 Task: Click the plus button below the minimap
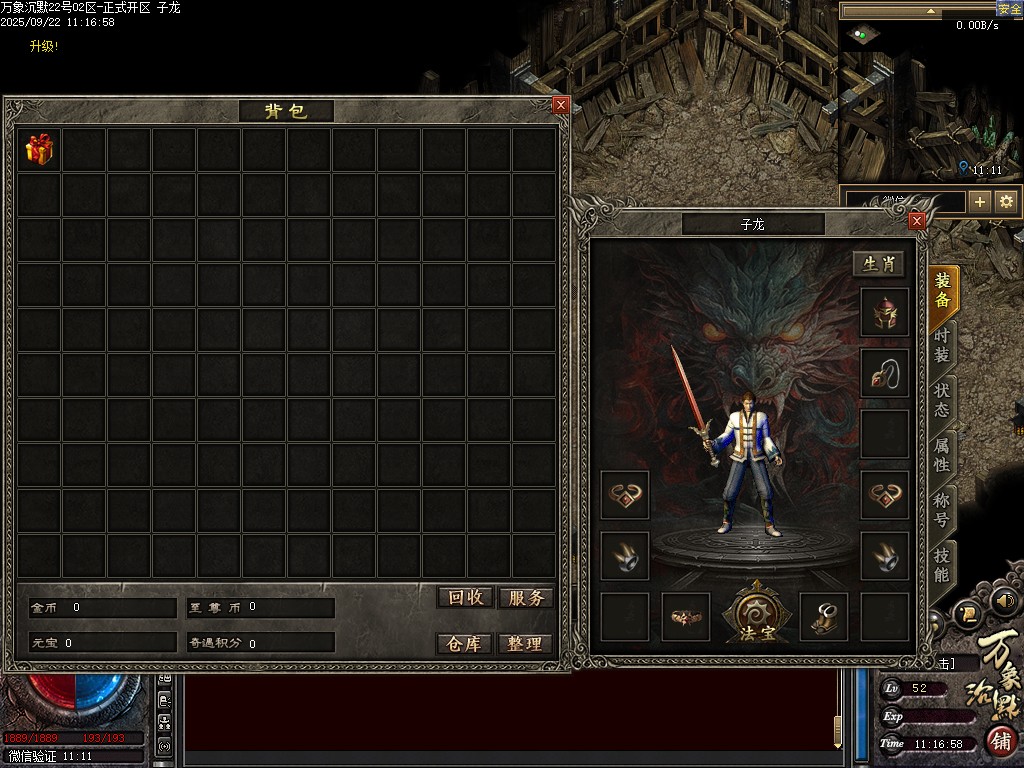pos(980,201)
